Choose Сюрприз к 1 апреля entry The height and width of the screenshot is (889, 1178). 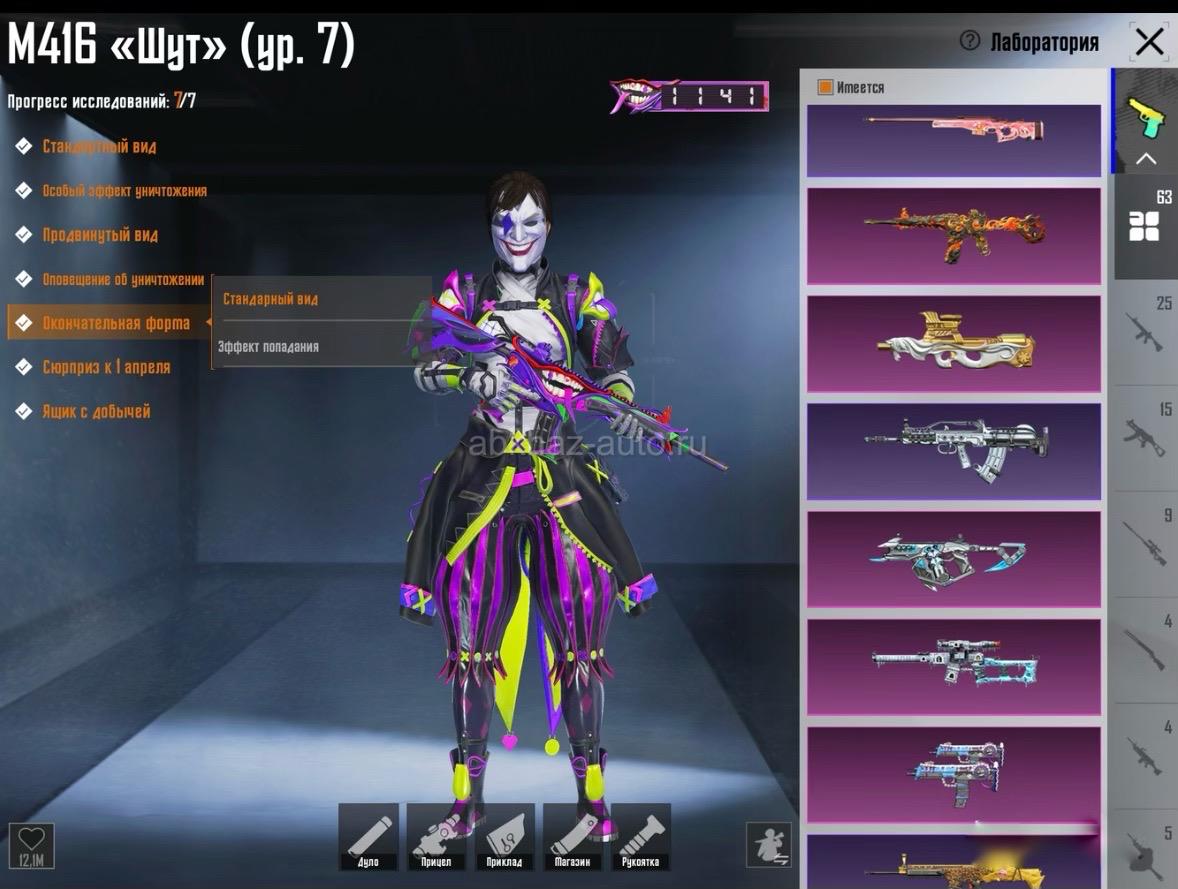coord(105,367)
